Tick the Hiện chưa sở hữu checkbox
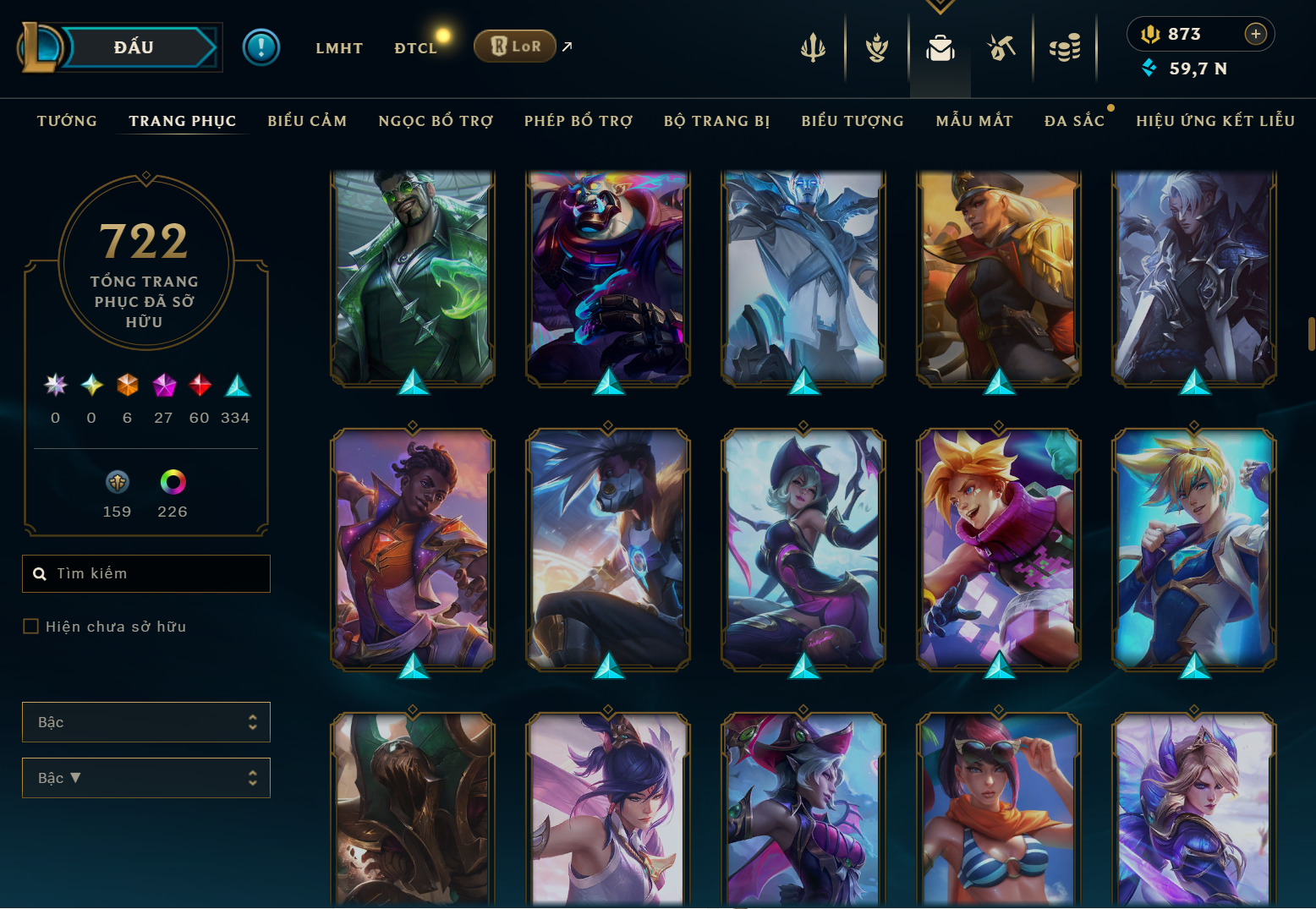 tap(31, 627)
